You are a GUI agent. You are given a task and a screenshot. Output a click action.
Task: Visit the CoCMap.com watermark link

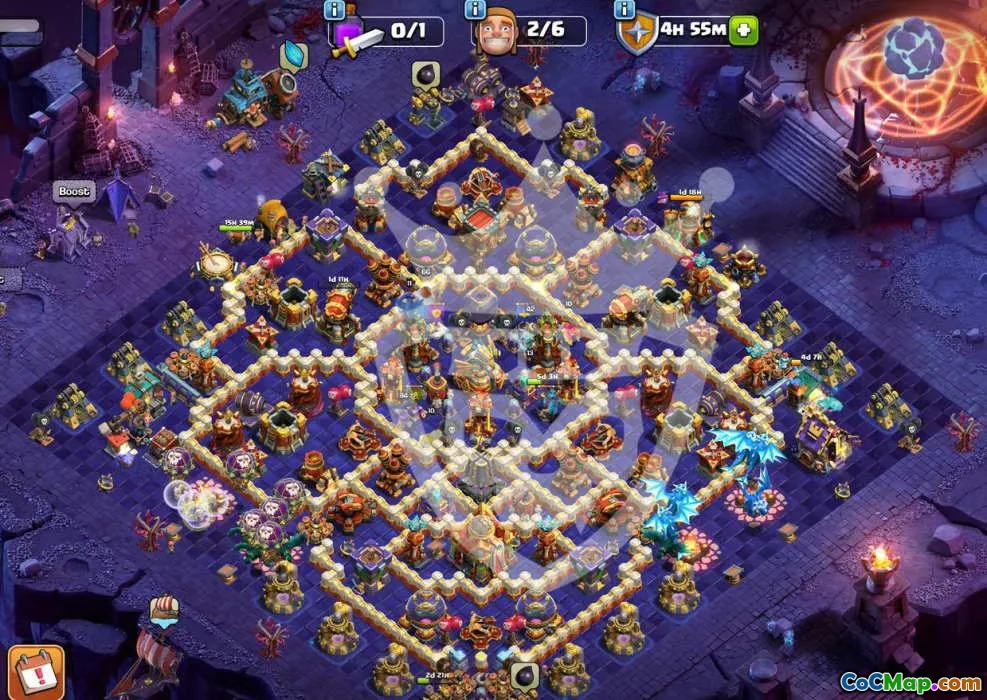click(911, 681)
